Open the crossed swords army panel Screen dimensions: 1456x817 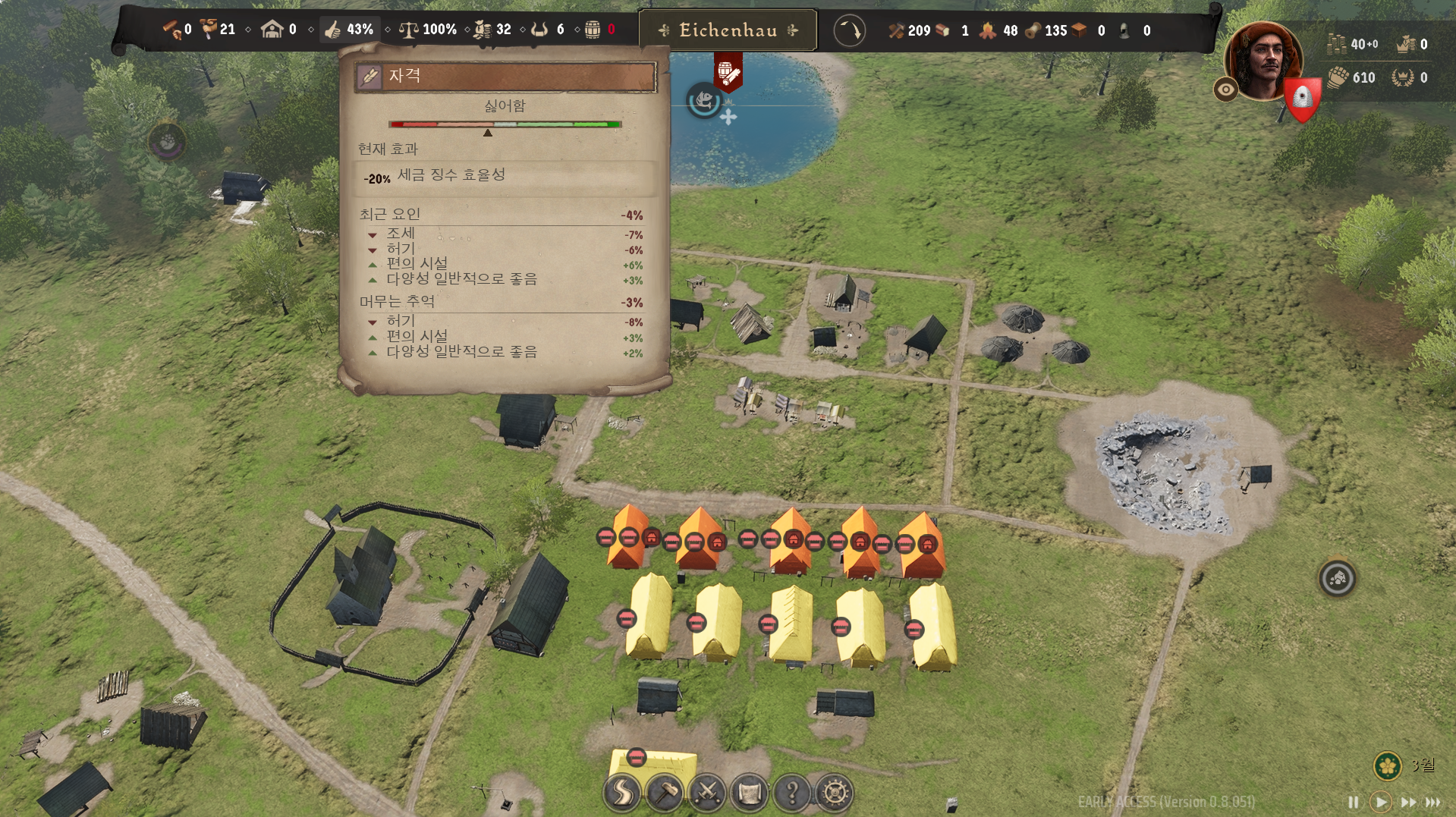click(707, 793)
